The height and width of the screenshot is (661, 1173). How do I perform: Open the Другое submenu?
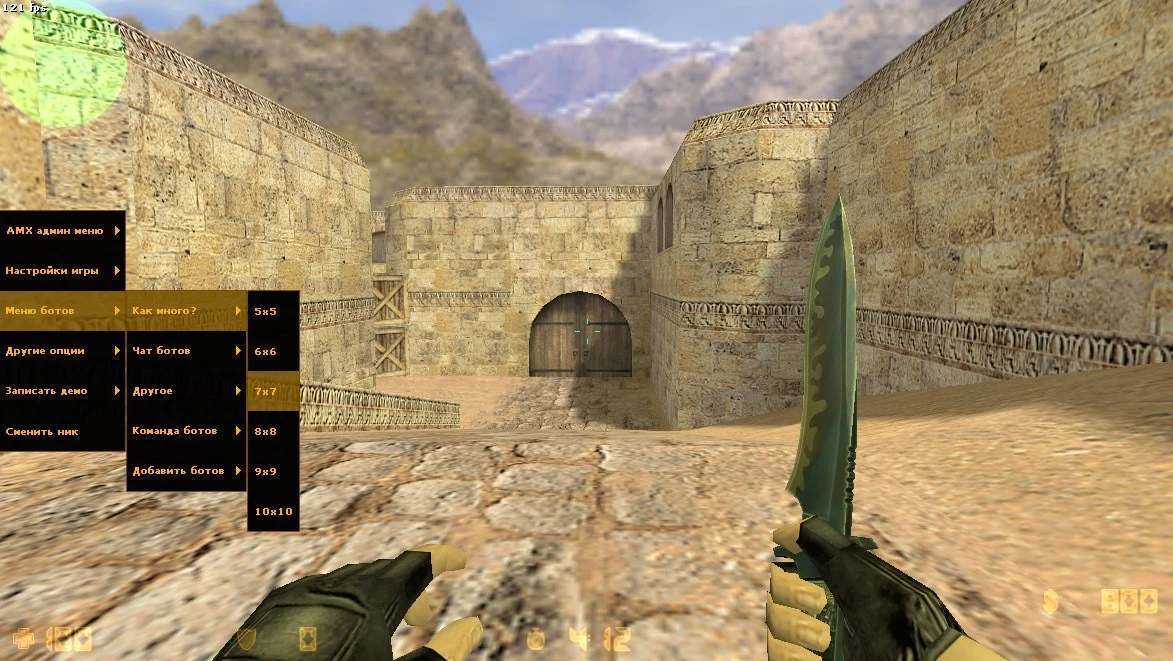(186, 391)
